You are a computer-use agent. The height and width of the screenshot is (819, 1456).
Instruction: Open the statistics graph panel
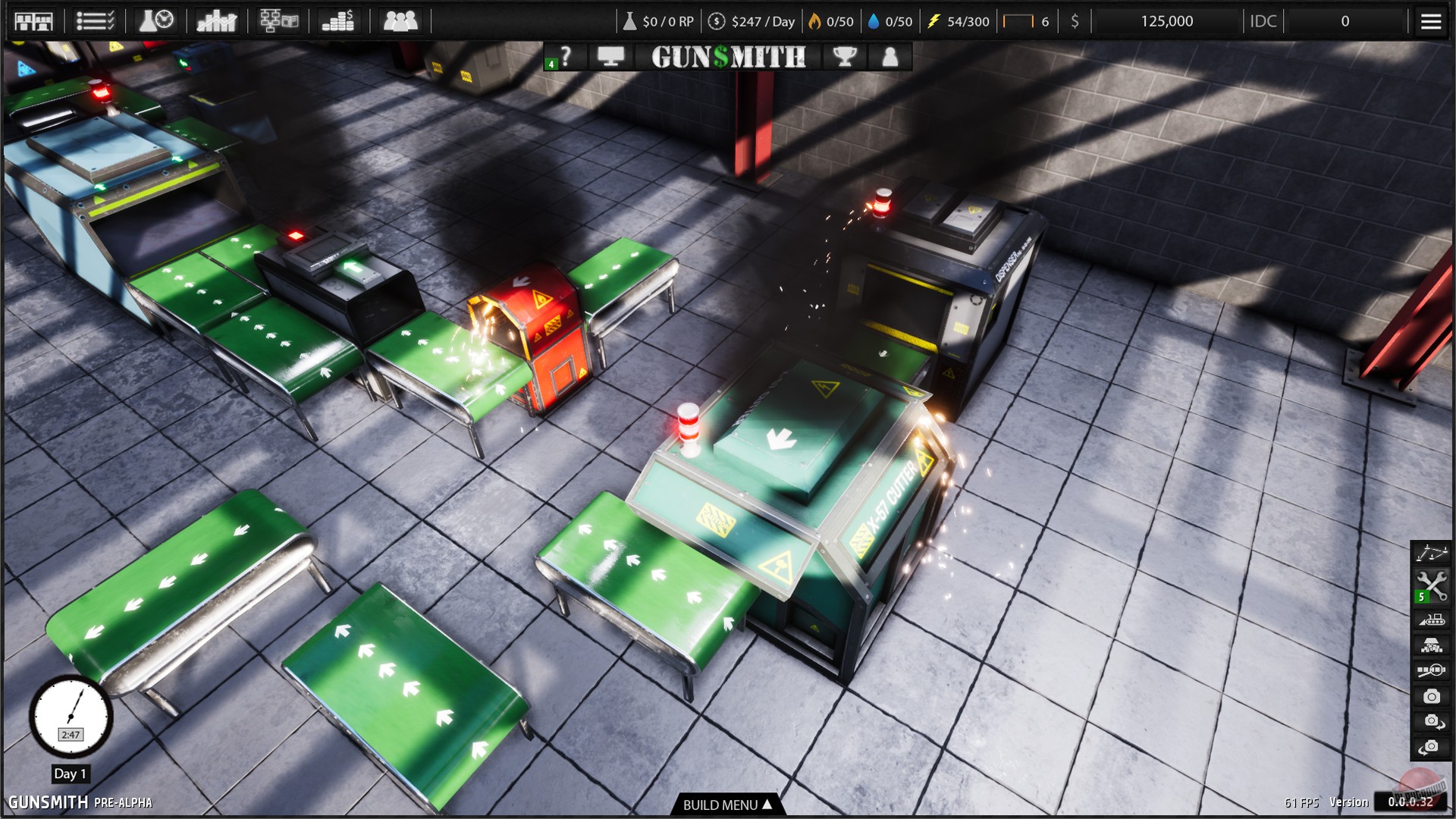pos(218,20)
